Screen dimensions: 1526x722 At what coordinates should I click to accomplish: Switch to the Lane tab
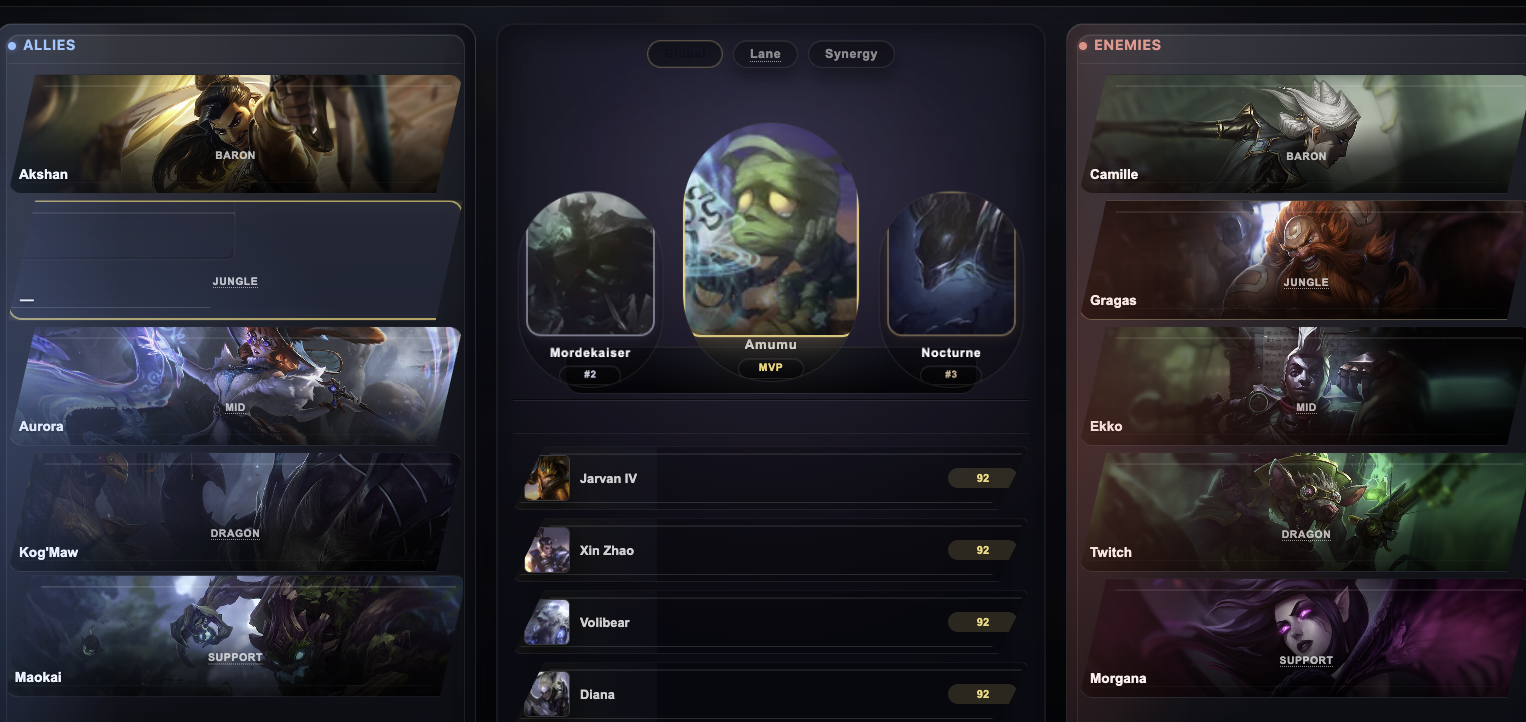pyautogui.click(x=765, y=54)
